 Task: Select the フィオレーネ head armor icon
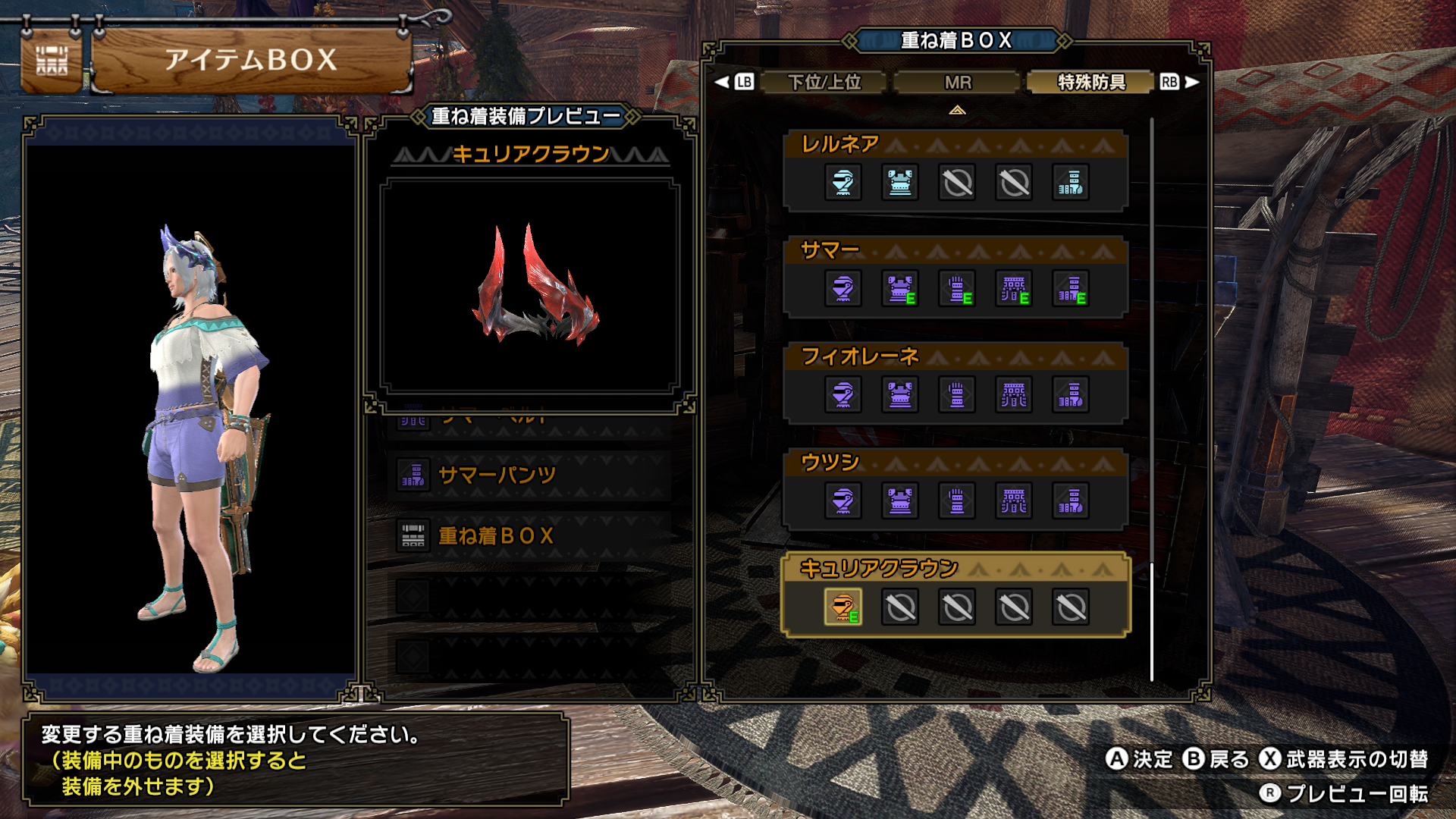(x=843, y=395)
